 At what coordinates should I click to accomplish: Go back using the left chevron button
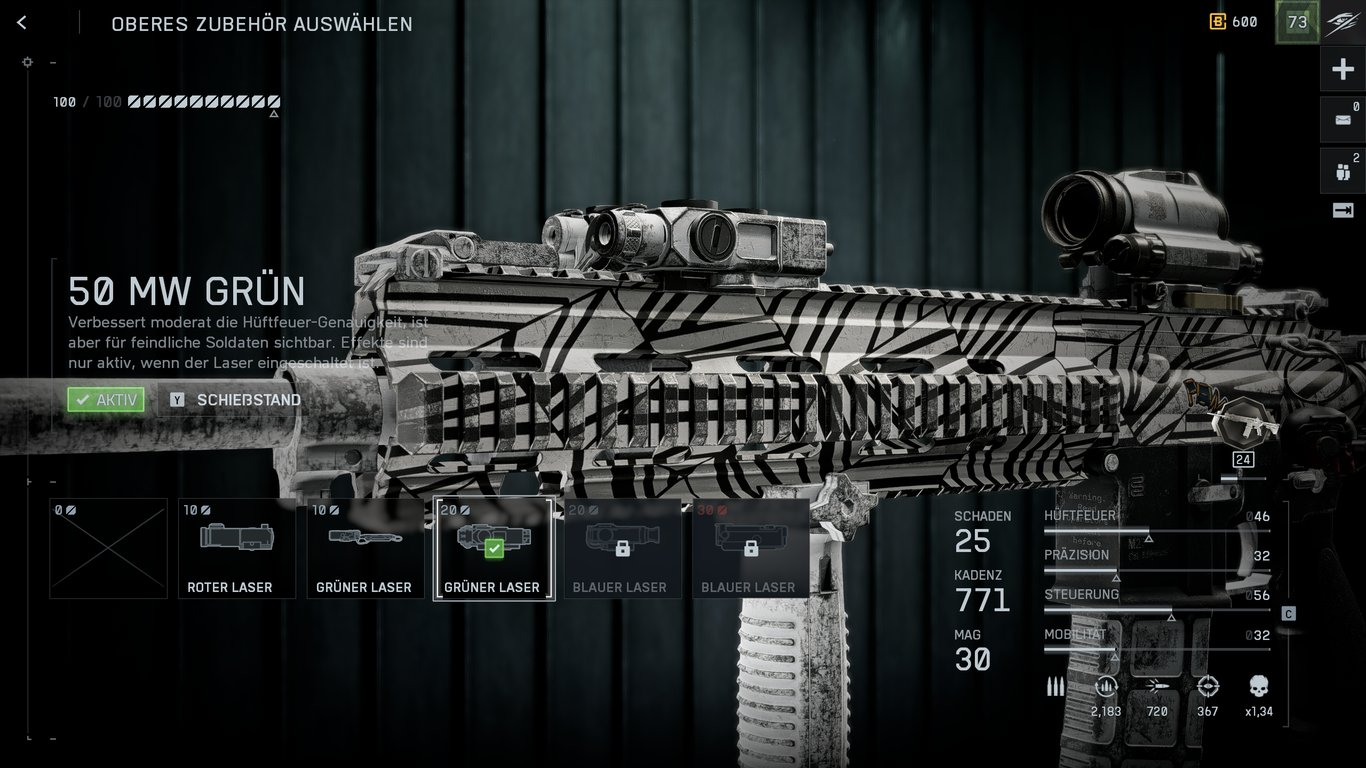[x=21, y=22]
